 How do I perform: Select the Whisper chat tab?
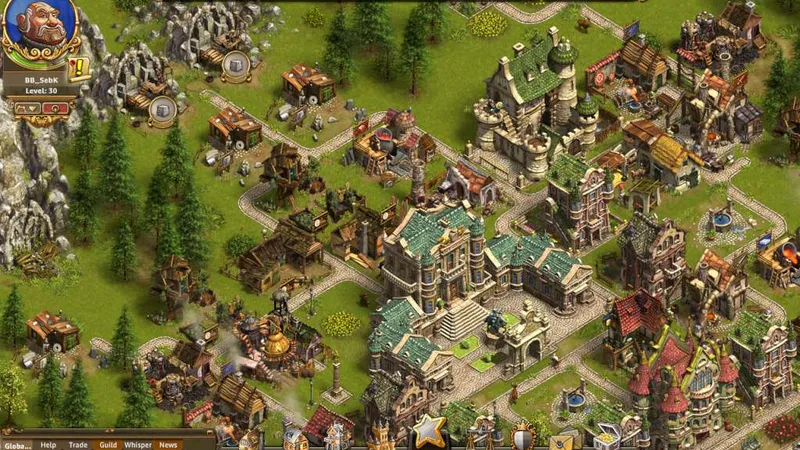(x=138, y=444)
